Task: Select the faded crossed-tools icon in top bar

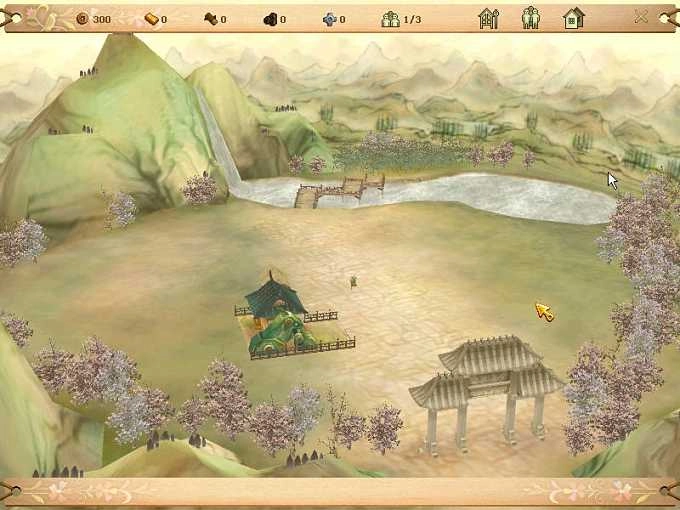Action: [641, 17]
